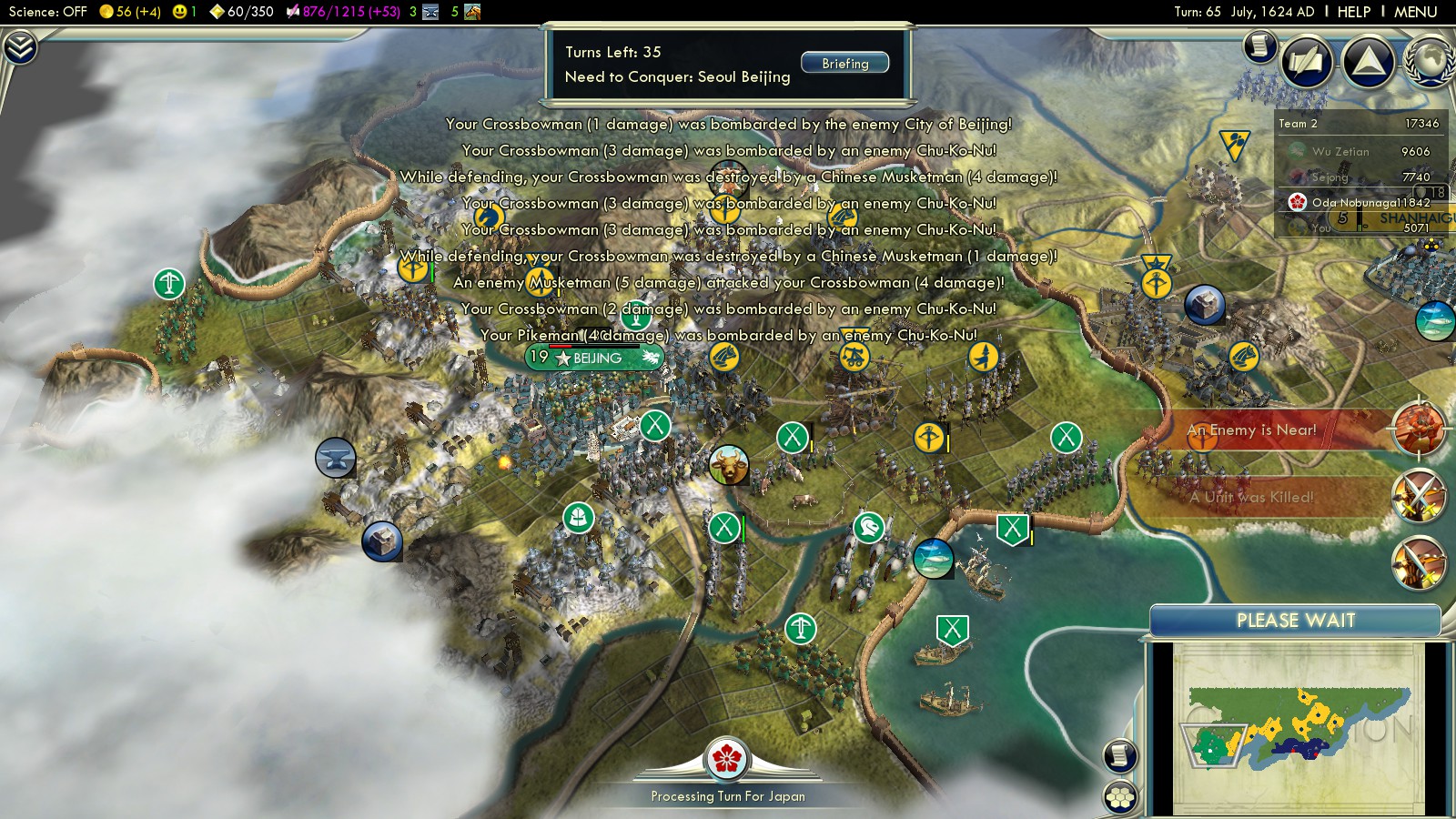Click the Team 2 score row
1456x819 pixels.
(x=1359, y=124)
